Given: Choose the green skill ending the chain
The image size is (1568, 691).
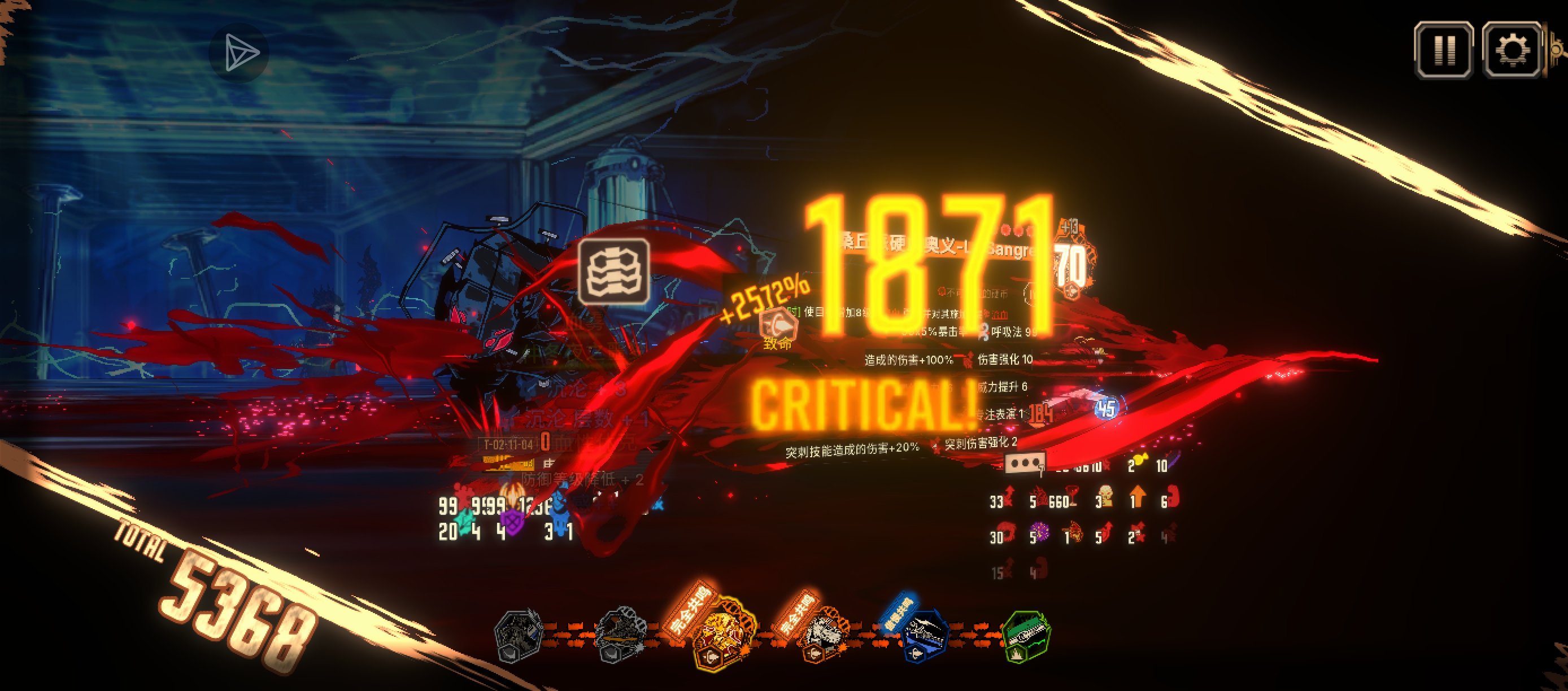Looking at the screenshot, I should [x=1026, y=636].
